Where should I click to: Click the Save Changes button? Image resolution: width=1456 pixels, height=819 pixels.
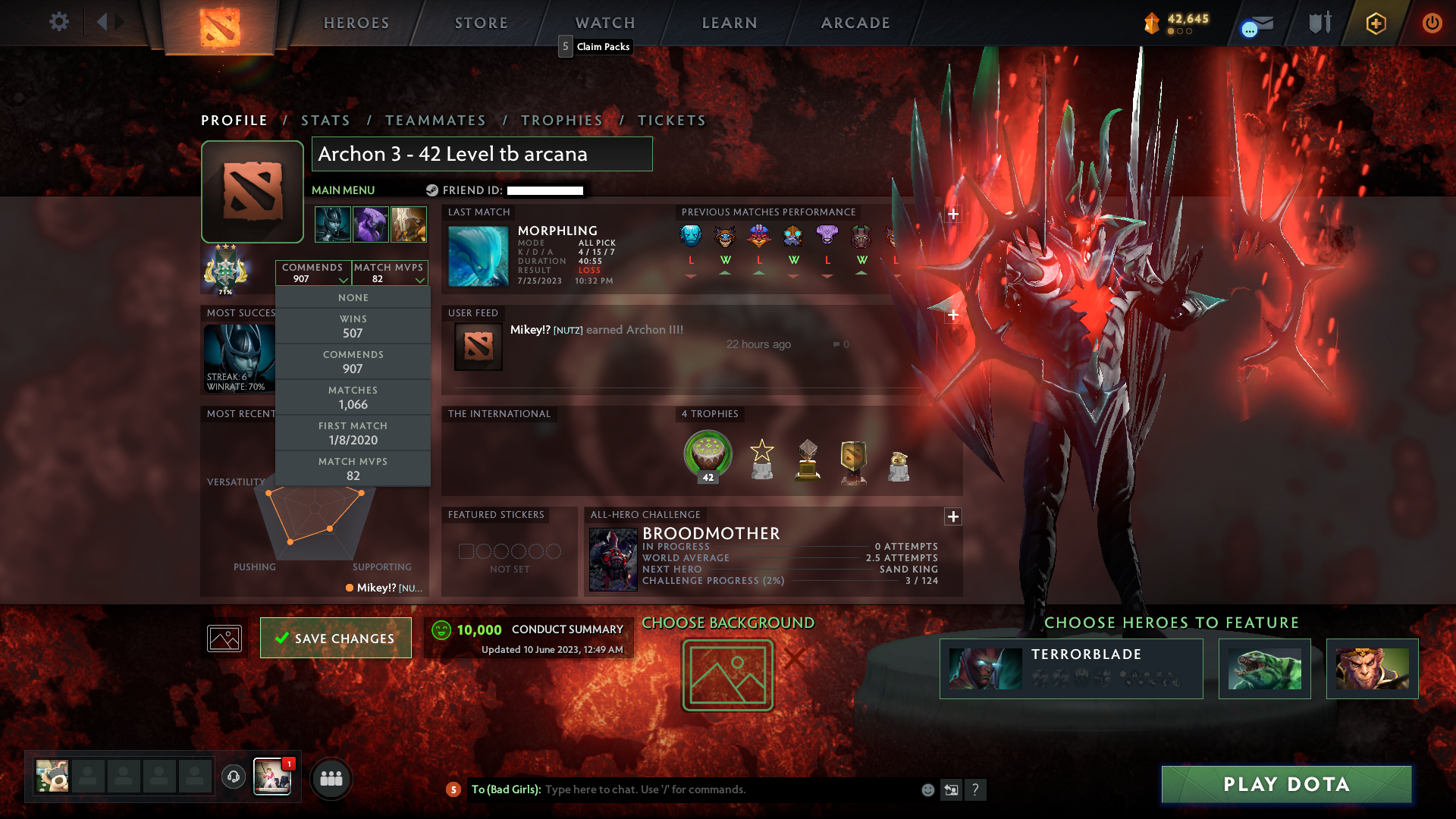click(x=335, y=638)
